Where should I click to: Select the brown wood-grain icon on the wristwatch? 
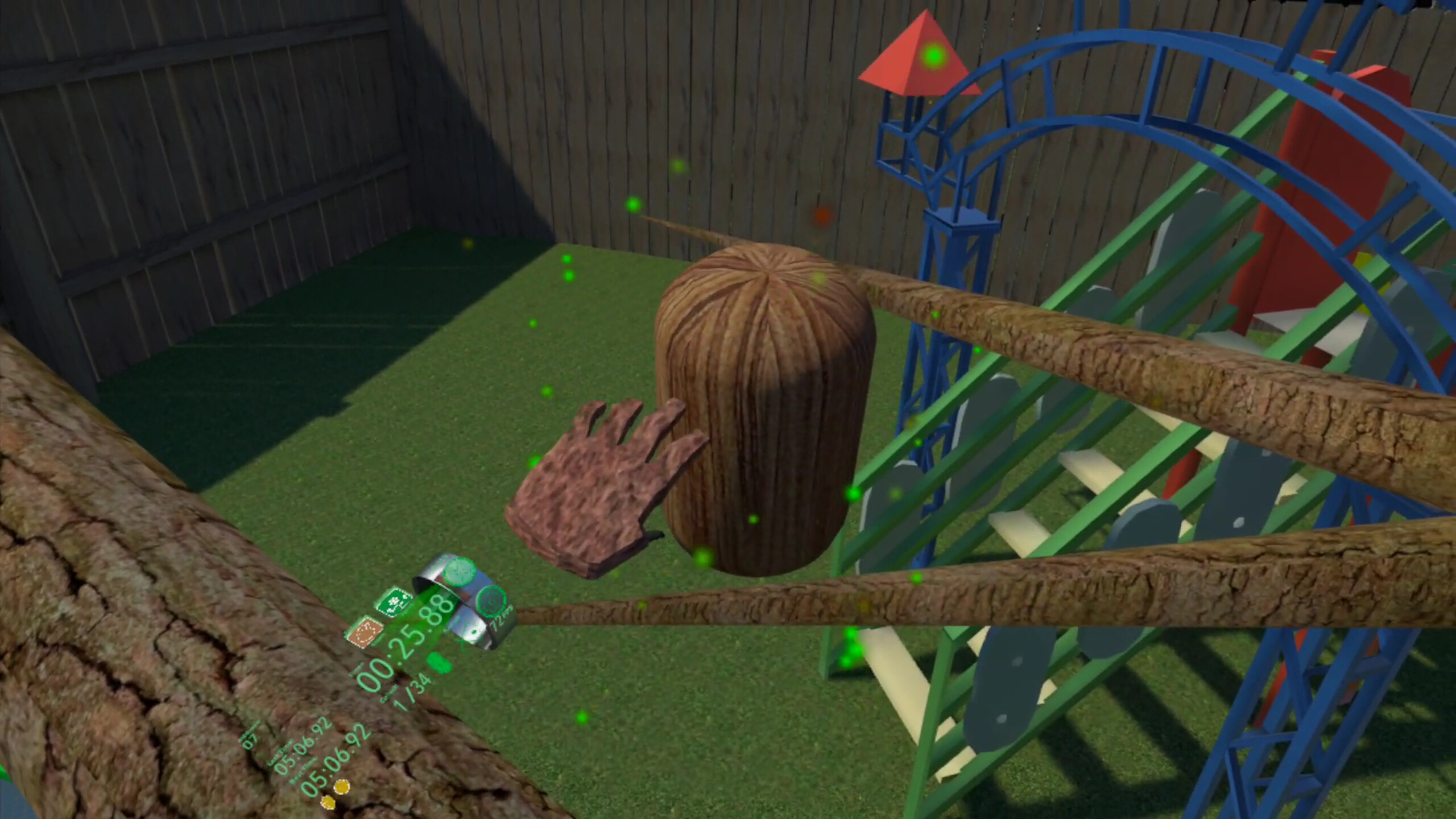click(366, 633)
